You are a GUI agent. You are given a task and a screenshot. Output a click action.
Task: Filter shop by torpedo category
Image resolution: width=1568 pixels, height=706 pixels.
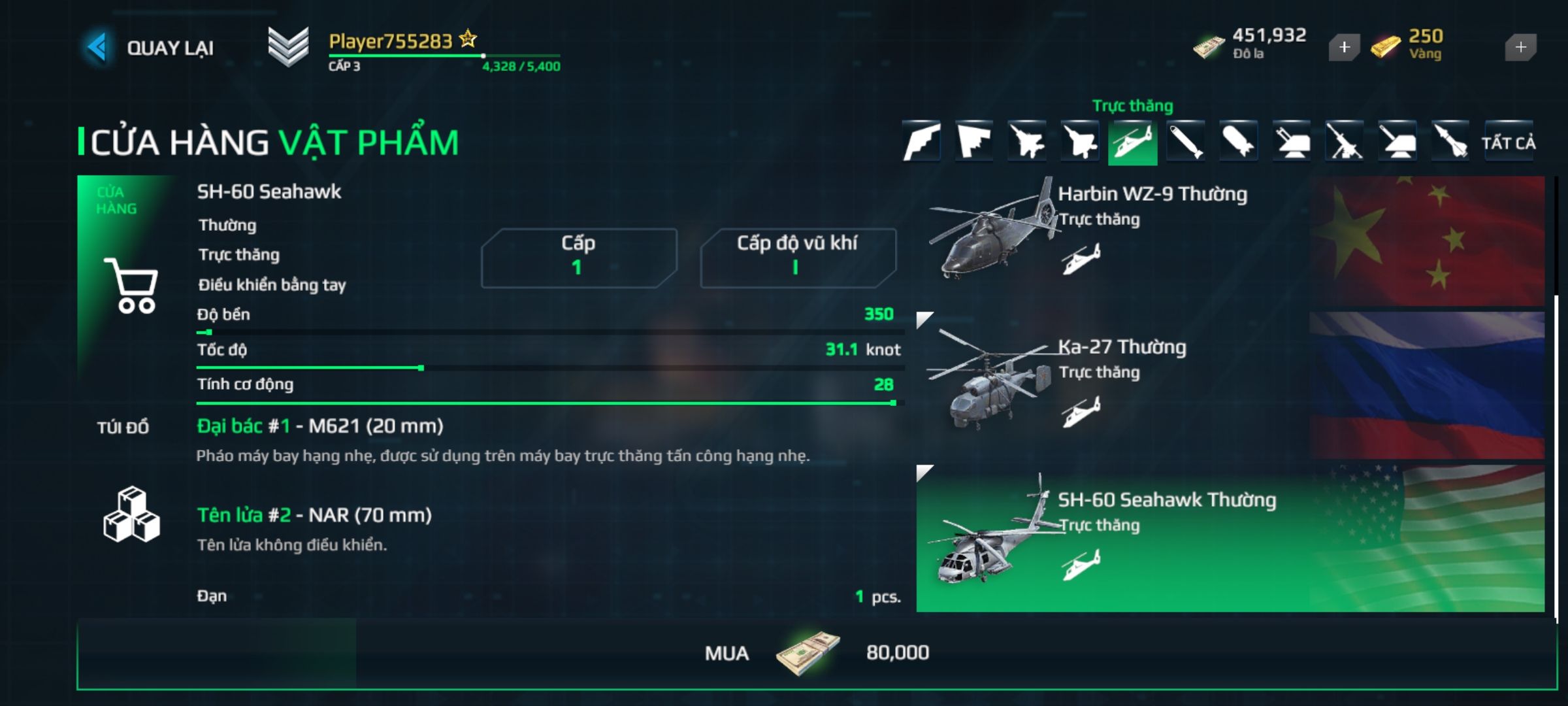[1185, 142]
